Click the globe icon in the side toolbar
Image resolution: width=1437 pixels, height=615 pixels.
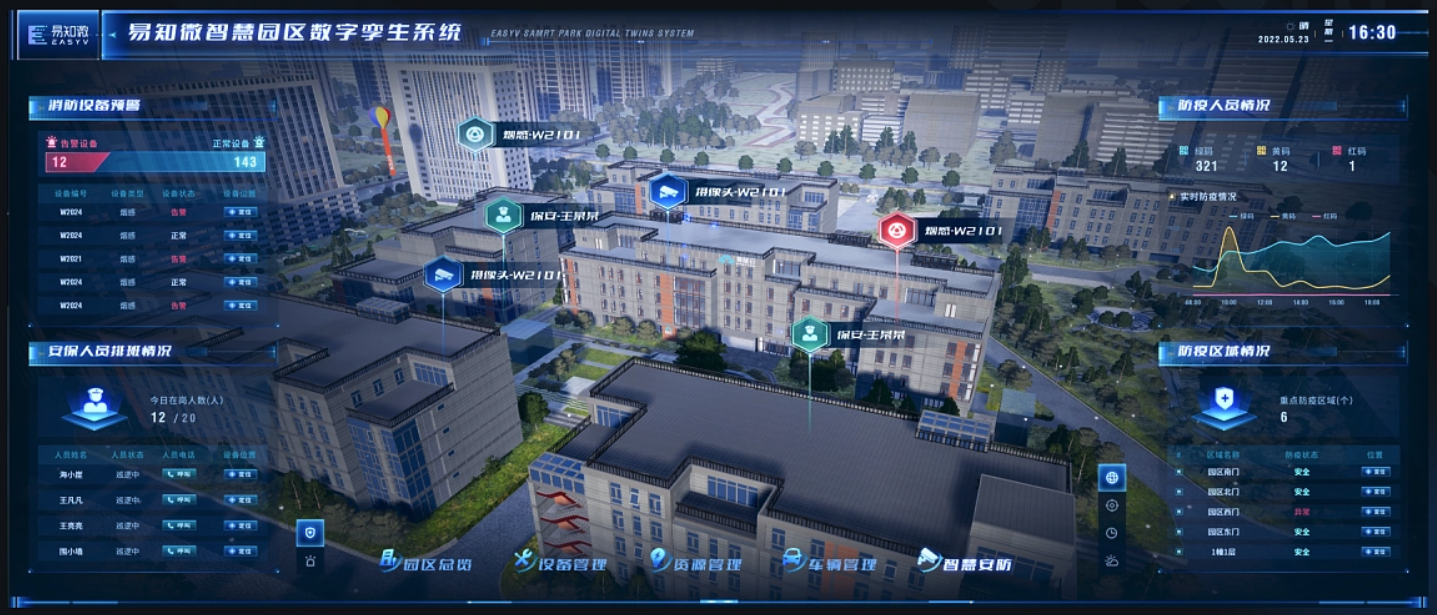pyautogui.click(x=1111, y=478)
